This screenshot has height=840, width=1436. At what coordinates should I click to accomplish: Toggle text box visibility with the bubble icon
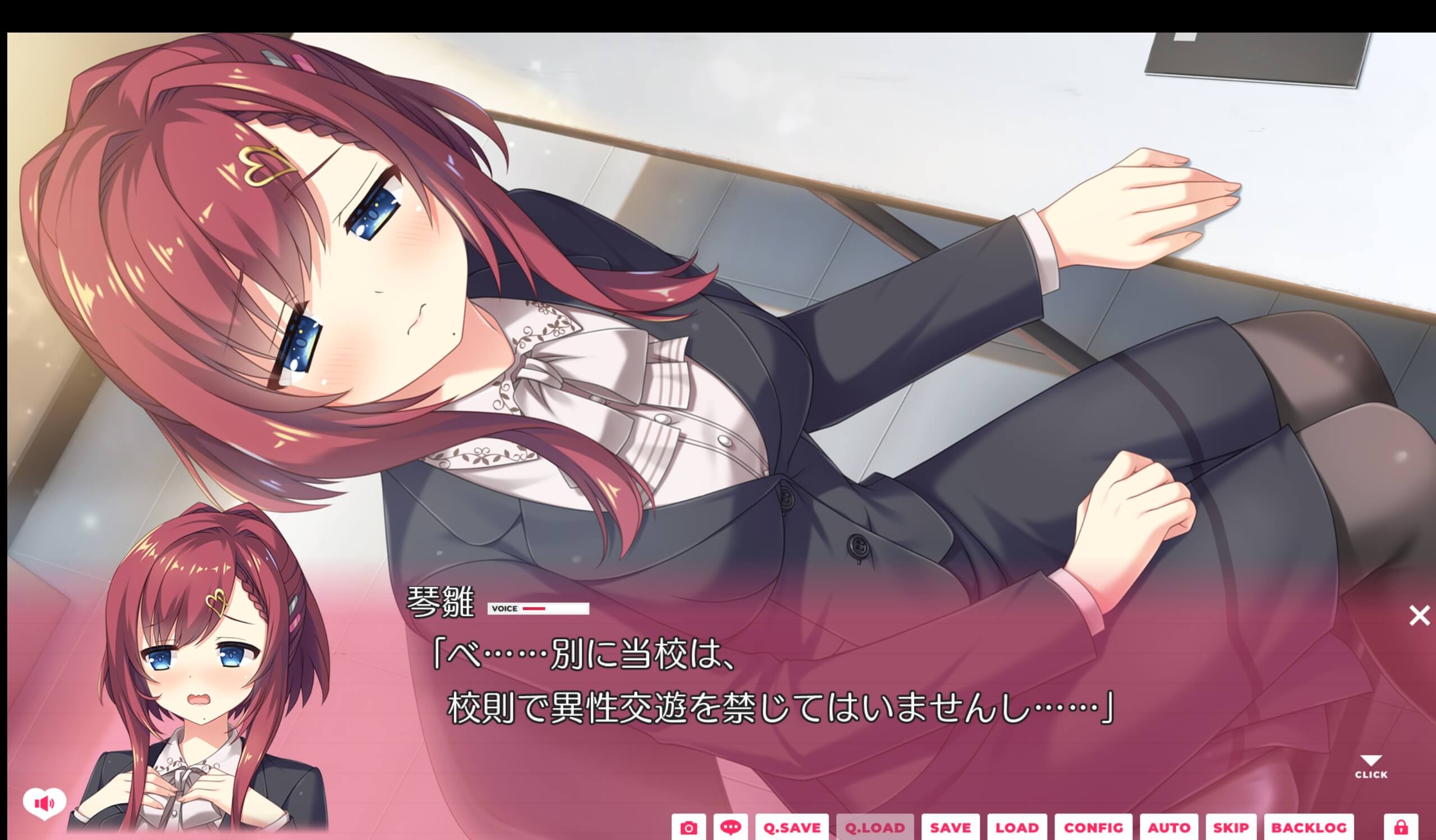[732, 828]
